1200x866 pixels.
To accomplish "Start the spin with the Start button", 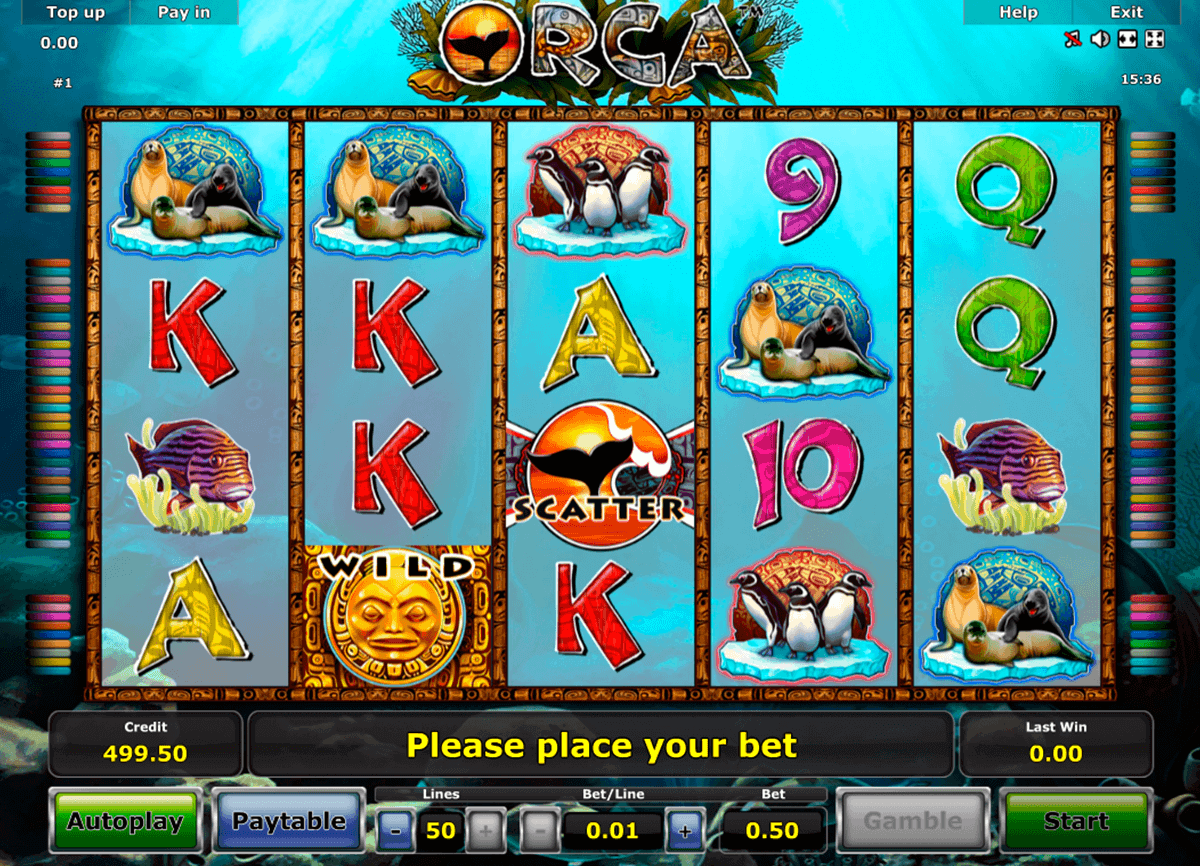I will point(1076,822).
